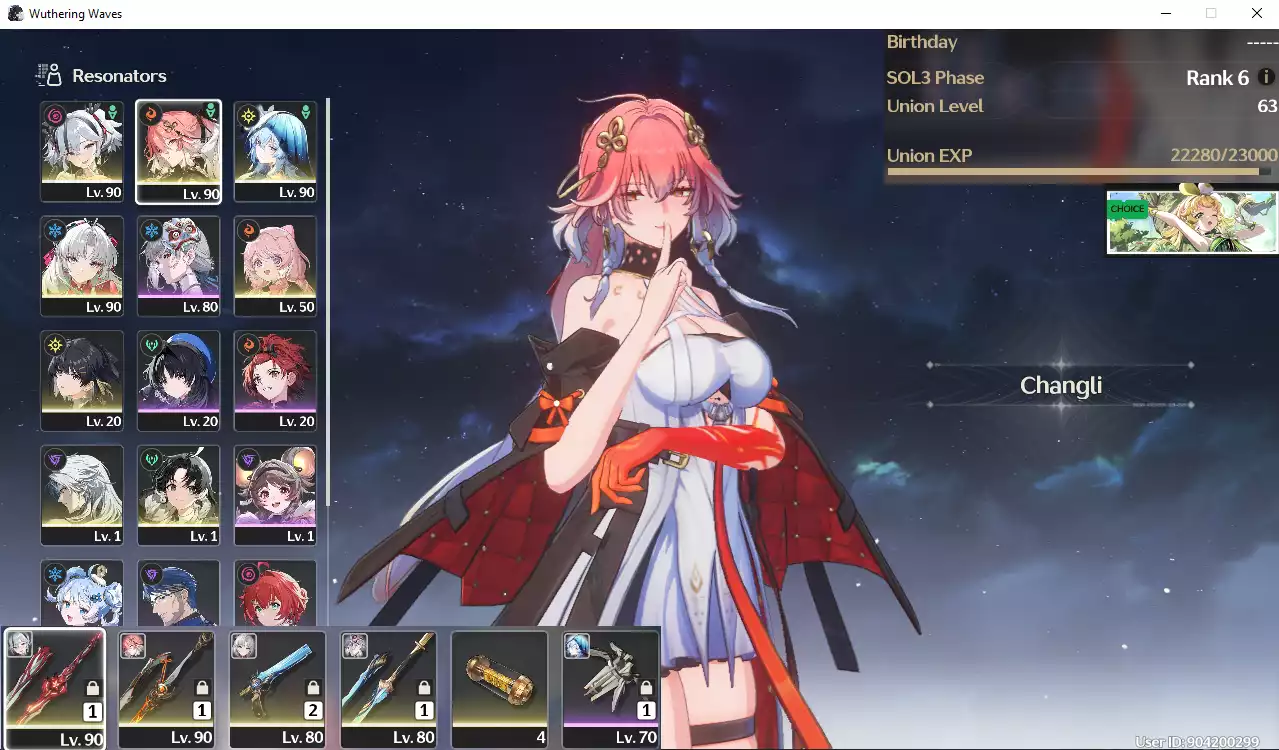Select the black-haired Lv. 20 resonator with yellow element
This screenshot has height=750, width=1279.
pyautogui.click(x=82, y=380)
